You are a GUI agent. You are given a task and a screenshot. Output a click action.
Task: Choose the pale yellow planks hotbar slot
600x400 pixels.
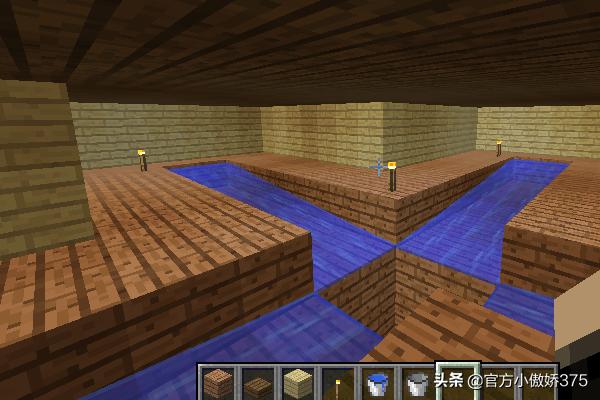pyautogui.click(x=297, y=383)
